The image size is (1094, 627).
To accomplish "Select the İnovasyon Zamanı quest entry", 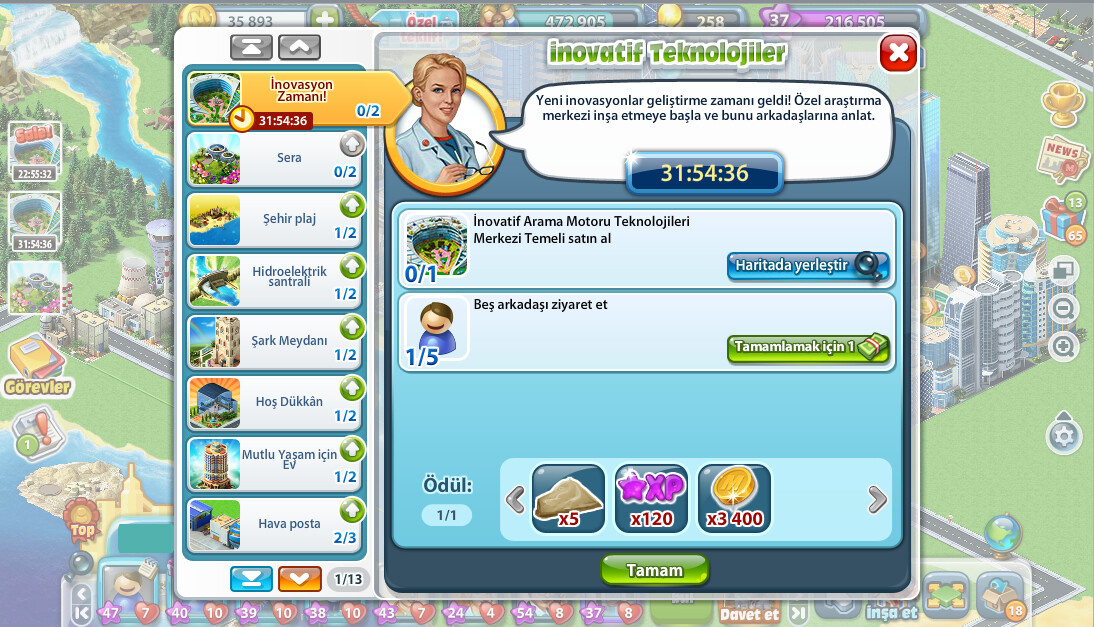I will point(290,100).
